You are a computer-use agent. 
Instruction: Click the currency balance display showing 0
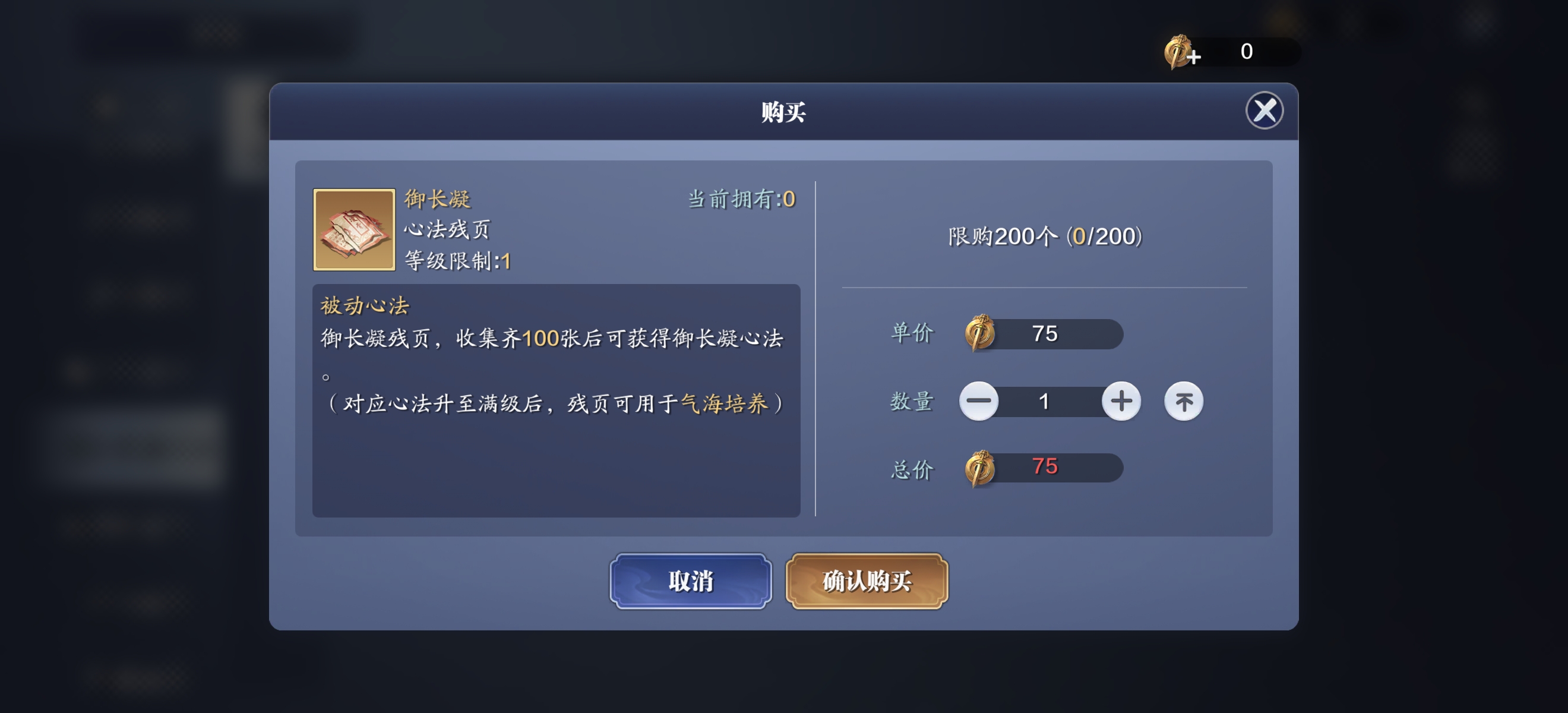click(1246, 52)
